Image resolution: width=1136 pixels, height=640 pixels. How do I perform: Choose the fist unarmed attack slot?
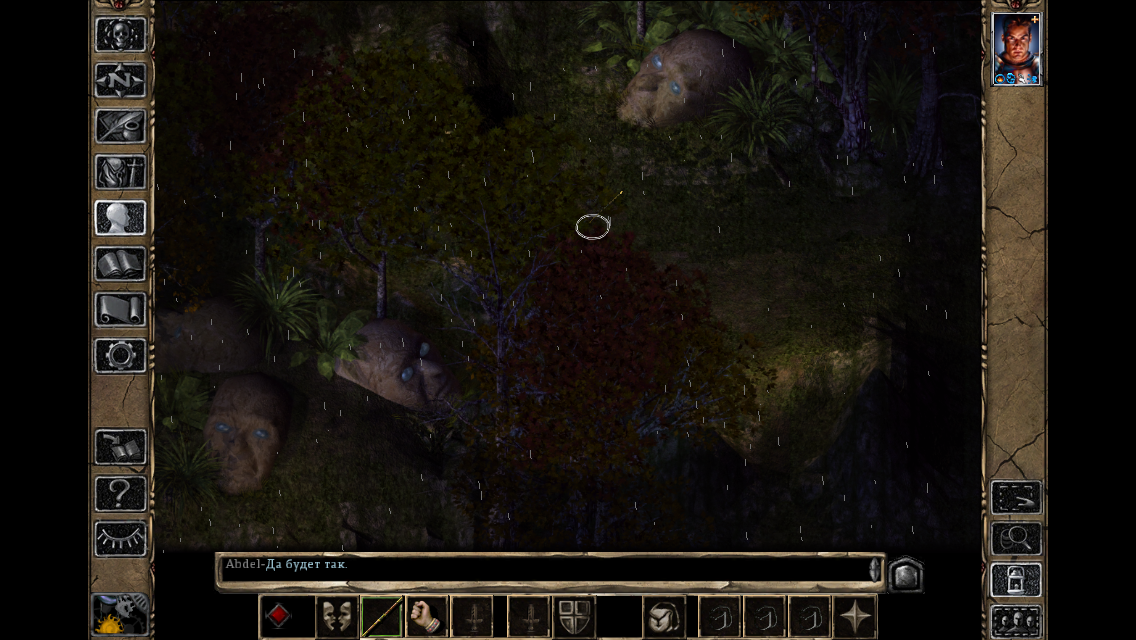click(x=427, y=616)
